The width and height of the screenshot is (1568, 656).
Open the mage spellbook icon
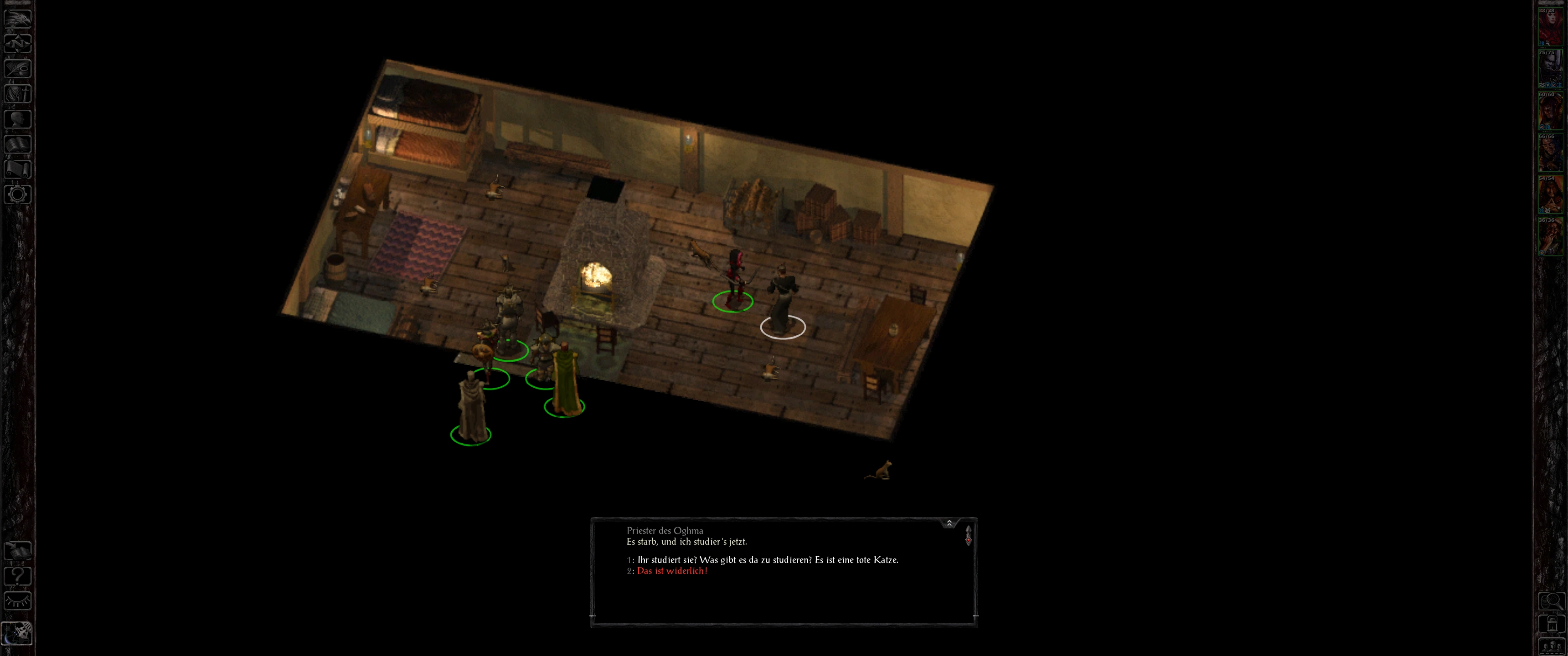18,144
